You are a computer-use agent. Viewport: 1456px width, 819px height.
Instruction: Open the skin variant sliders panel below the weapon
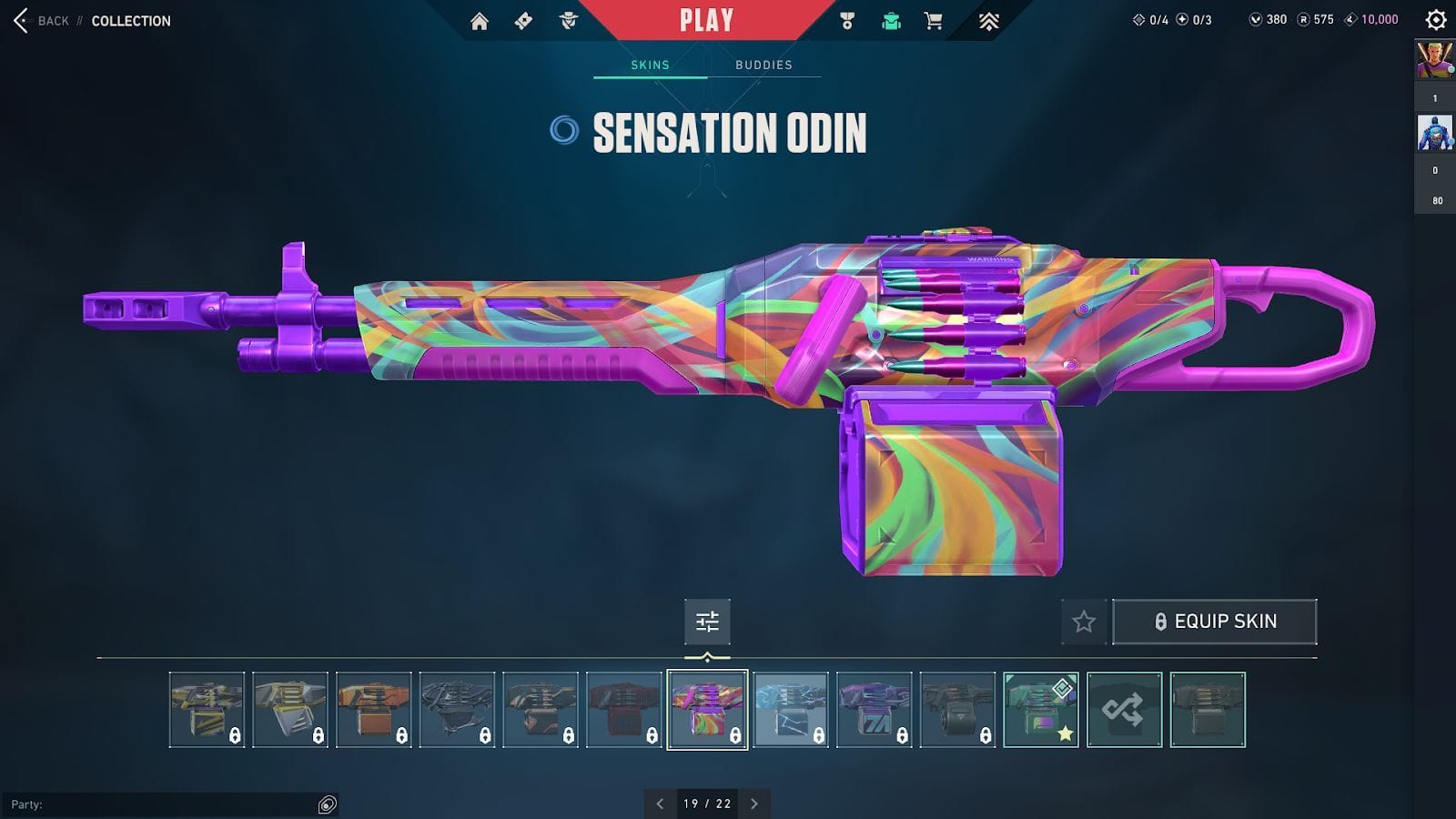click(707, 622)
